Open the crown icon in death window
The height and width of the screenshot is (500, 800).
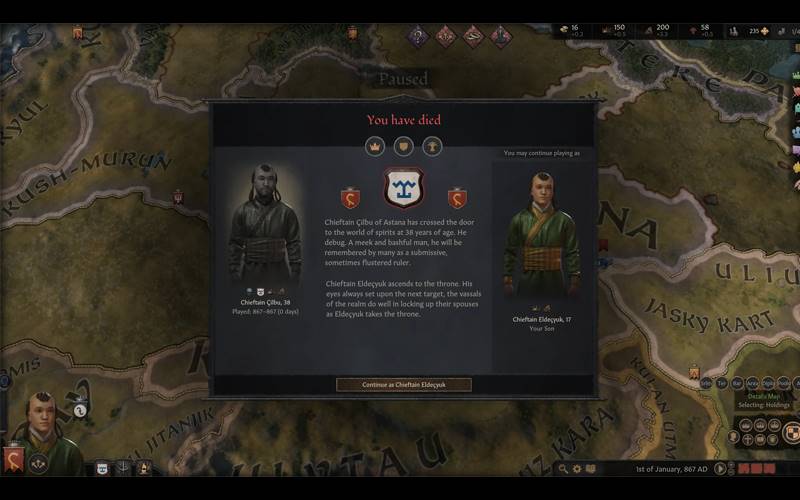point(375,146)
